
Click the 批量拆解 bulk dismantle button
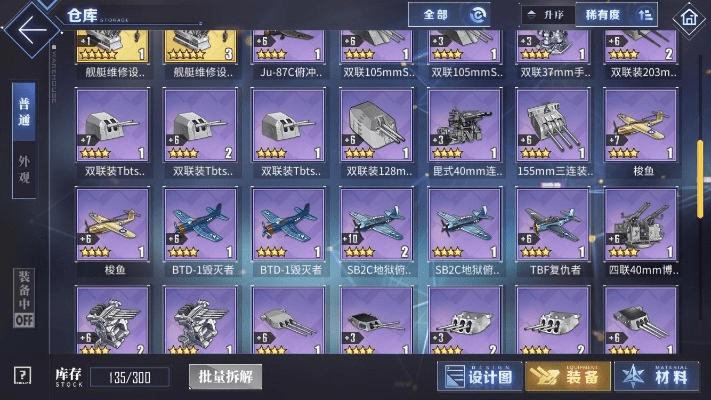click(224, 376)
